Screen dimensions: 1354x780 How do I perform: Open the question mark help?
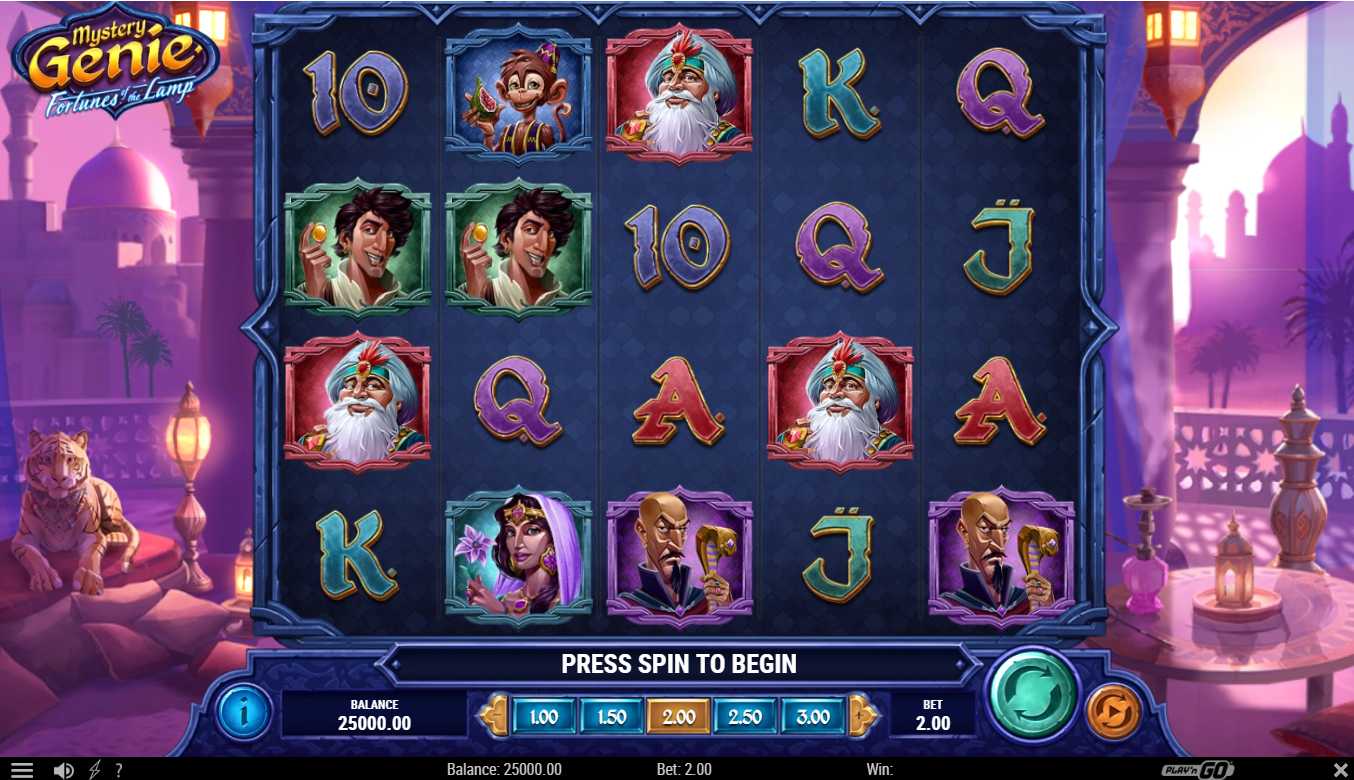119,770
